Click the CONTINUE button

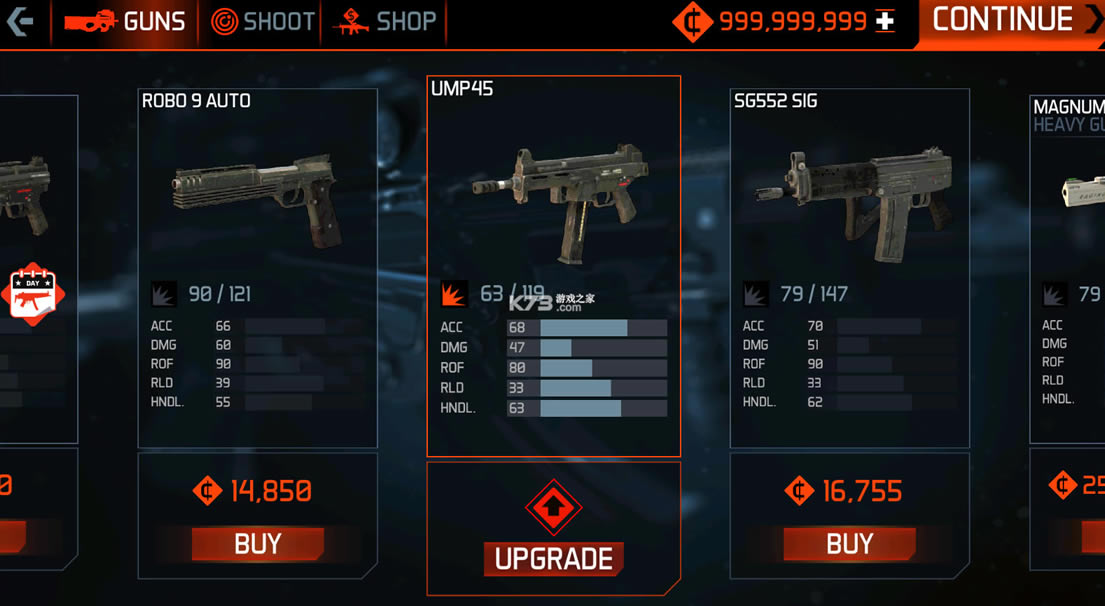(1012, 21)
